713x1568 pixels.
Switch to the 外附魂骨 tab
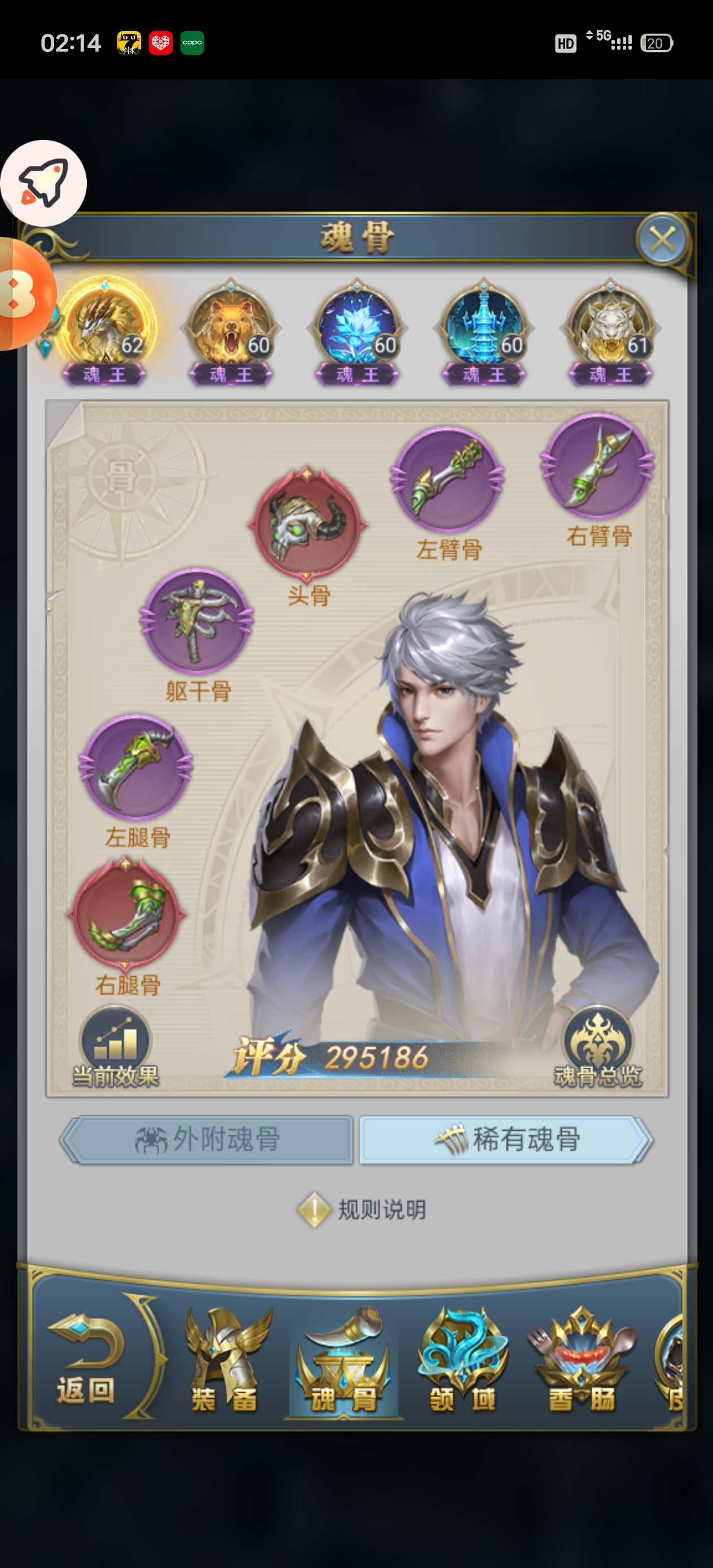point(207,1139)
